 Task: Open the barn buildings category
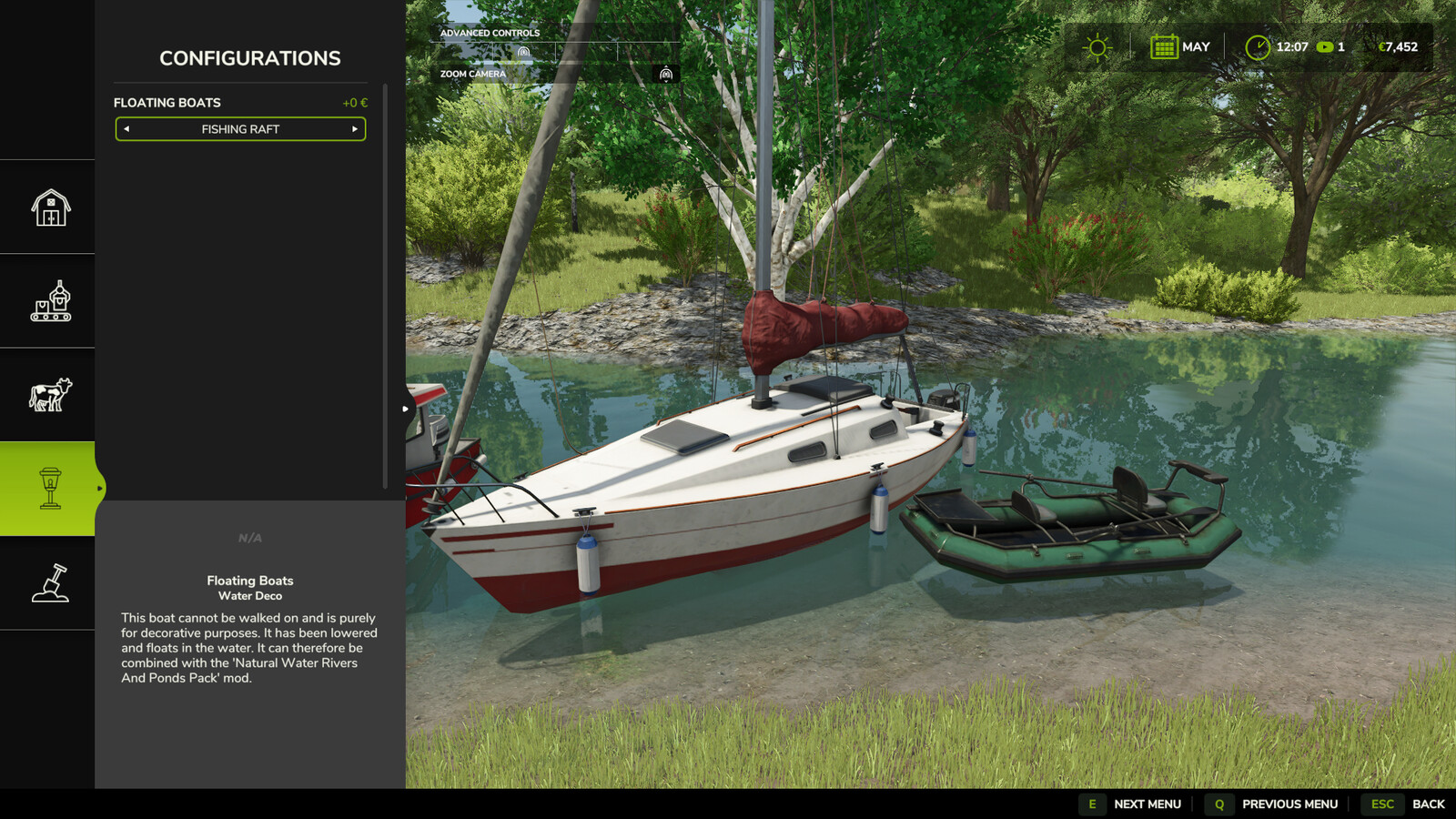click(50, 207)
